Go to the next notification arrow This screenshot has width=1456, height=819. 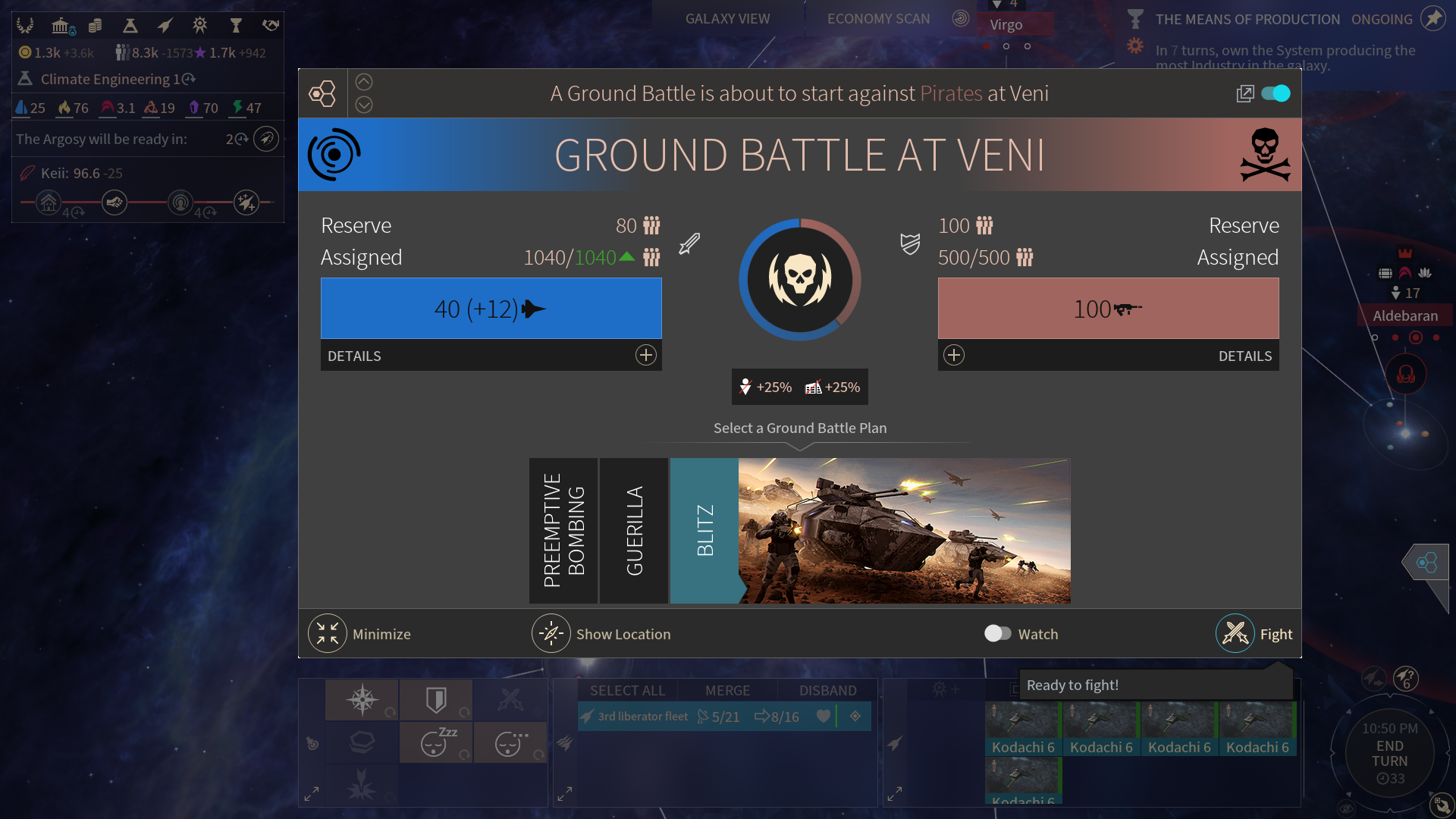(x=364, y=105)
